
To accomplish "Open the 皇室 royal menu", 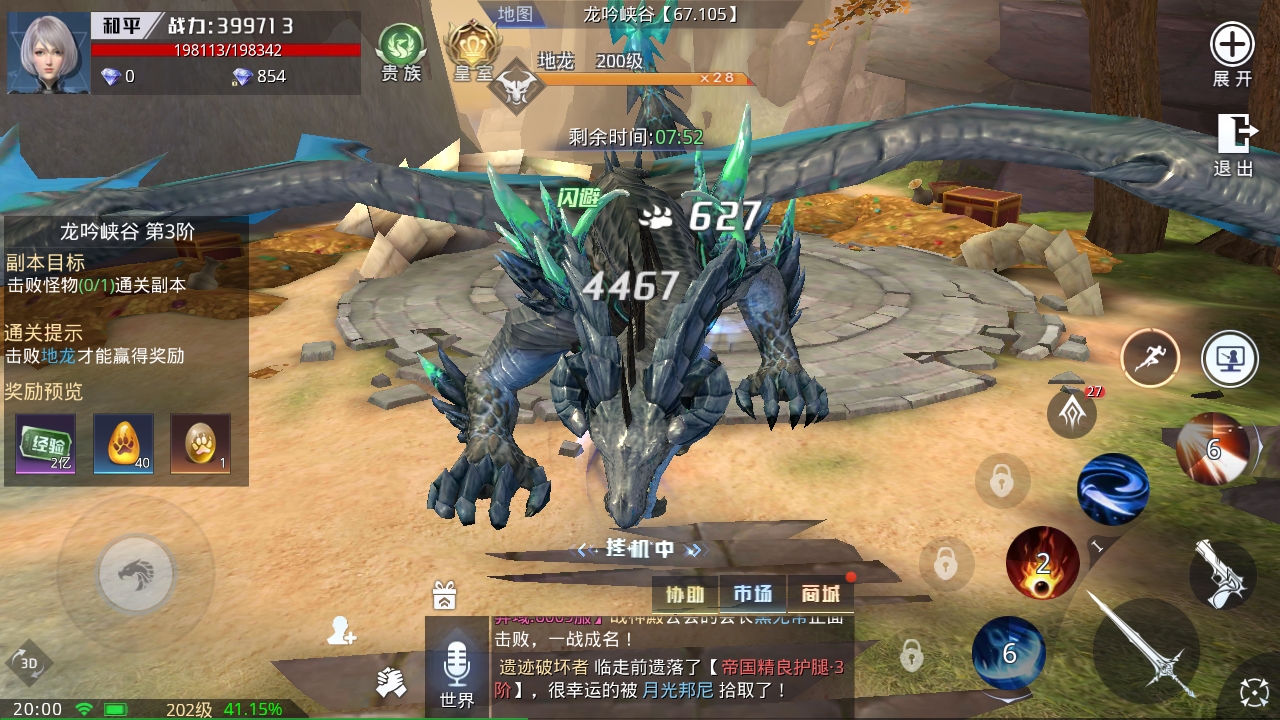I will point(472,52).
